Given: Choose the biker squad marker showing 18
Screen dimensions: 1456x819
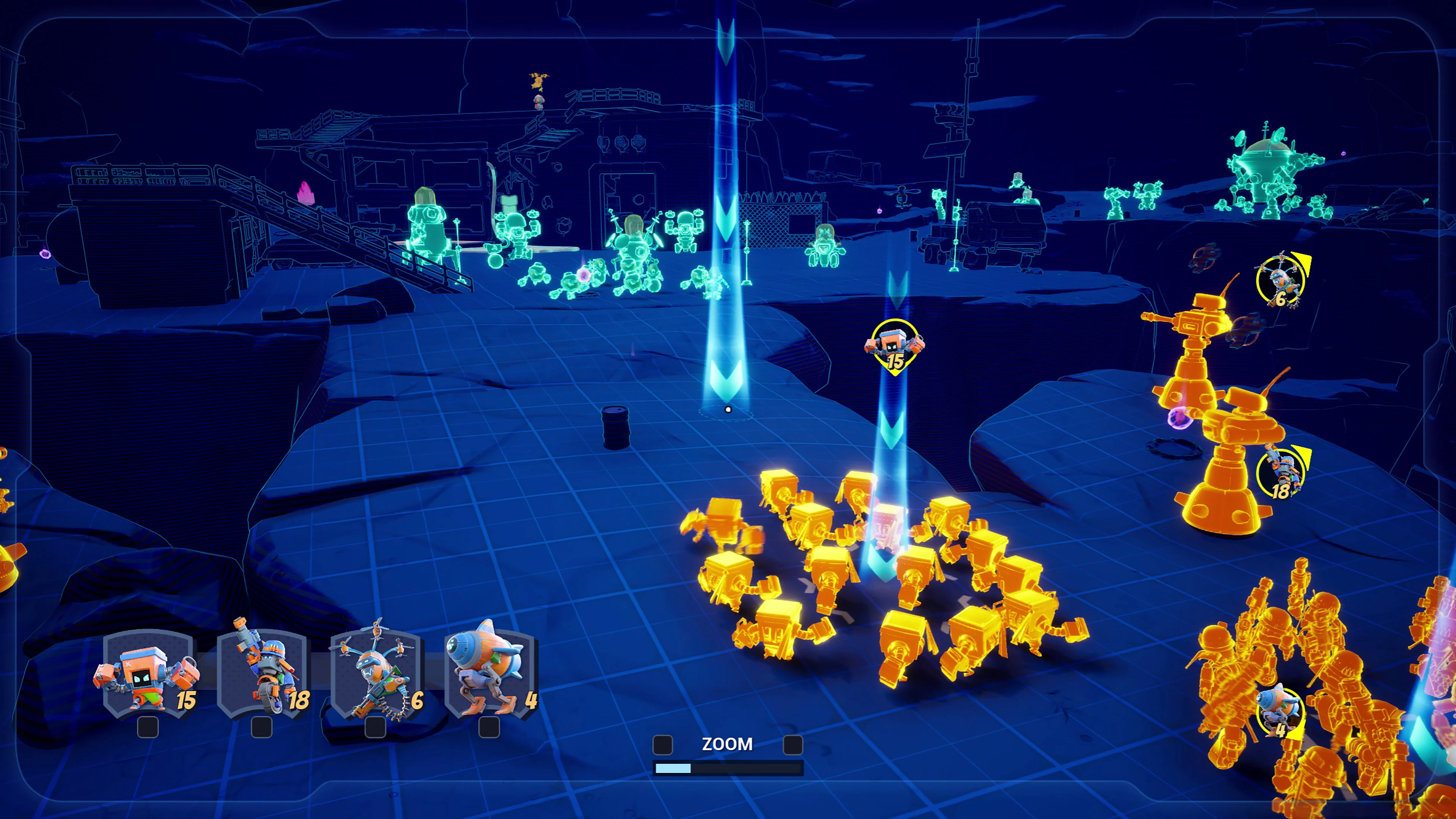Looking at the screenshot, I should click(1281, 474).
